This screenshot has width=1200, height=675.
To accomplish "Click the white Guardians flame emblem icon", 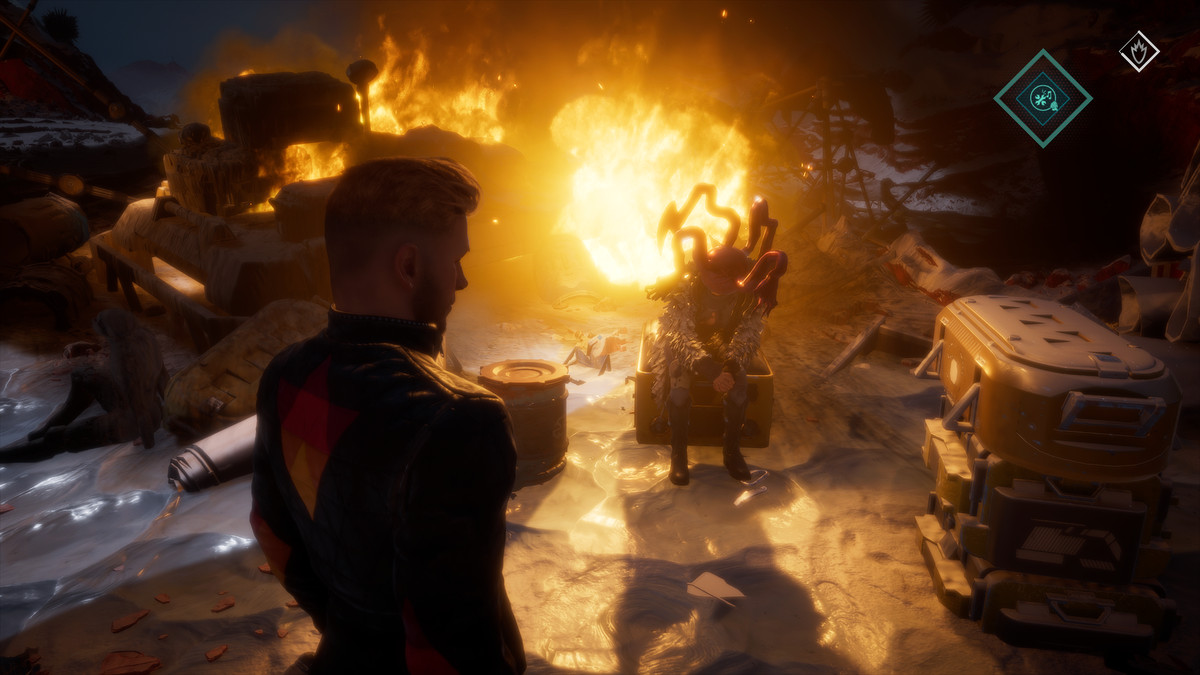I will point(1138,51).
